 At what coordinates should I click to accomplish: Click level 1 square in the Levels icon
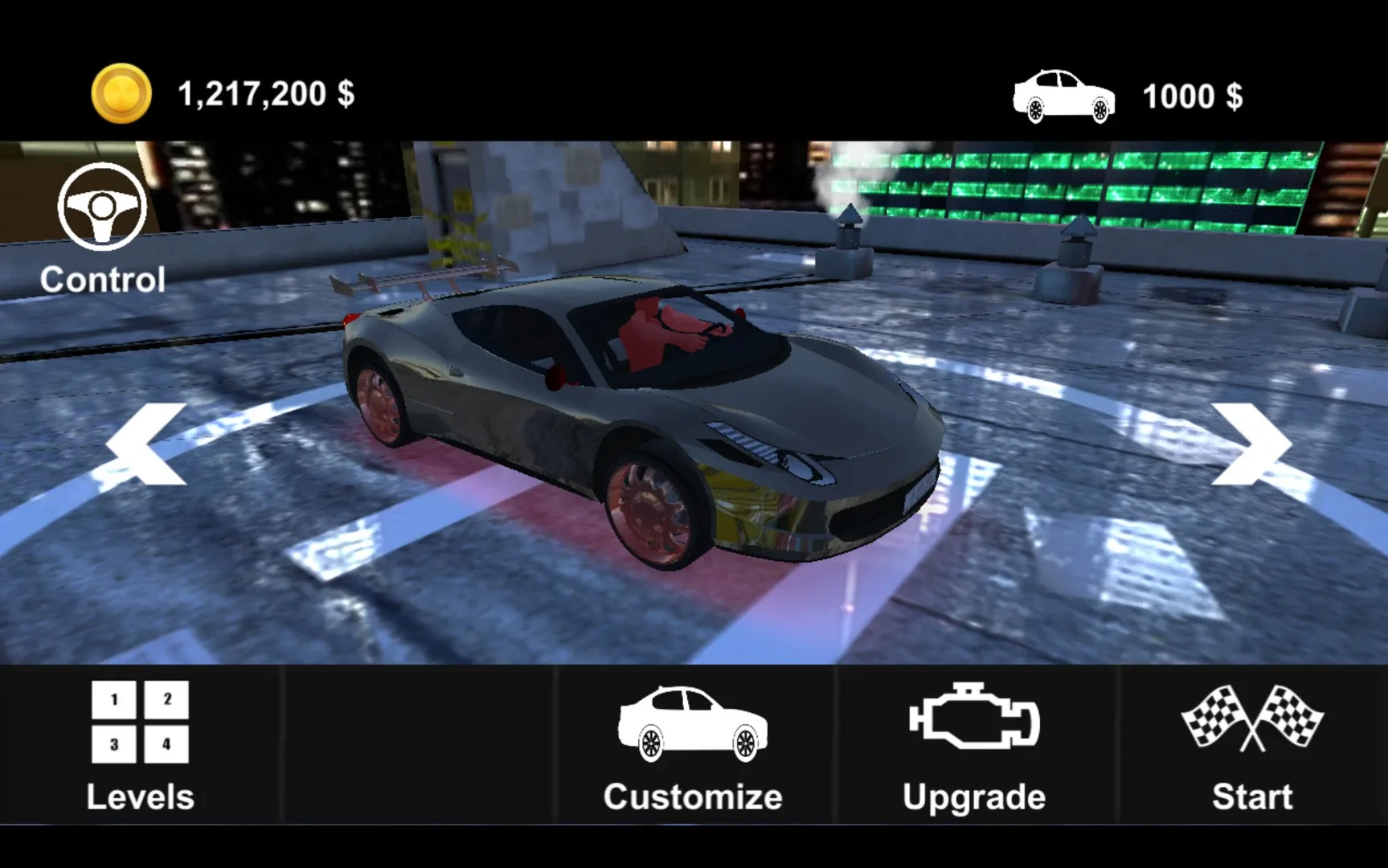(113, 701)
